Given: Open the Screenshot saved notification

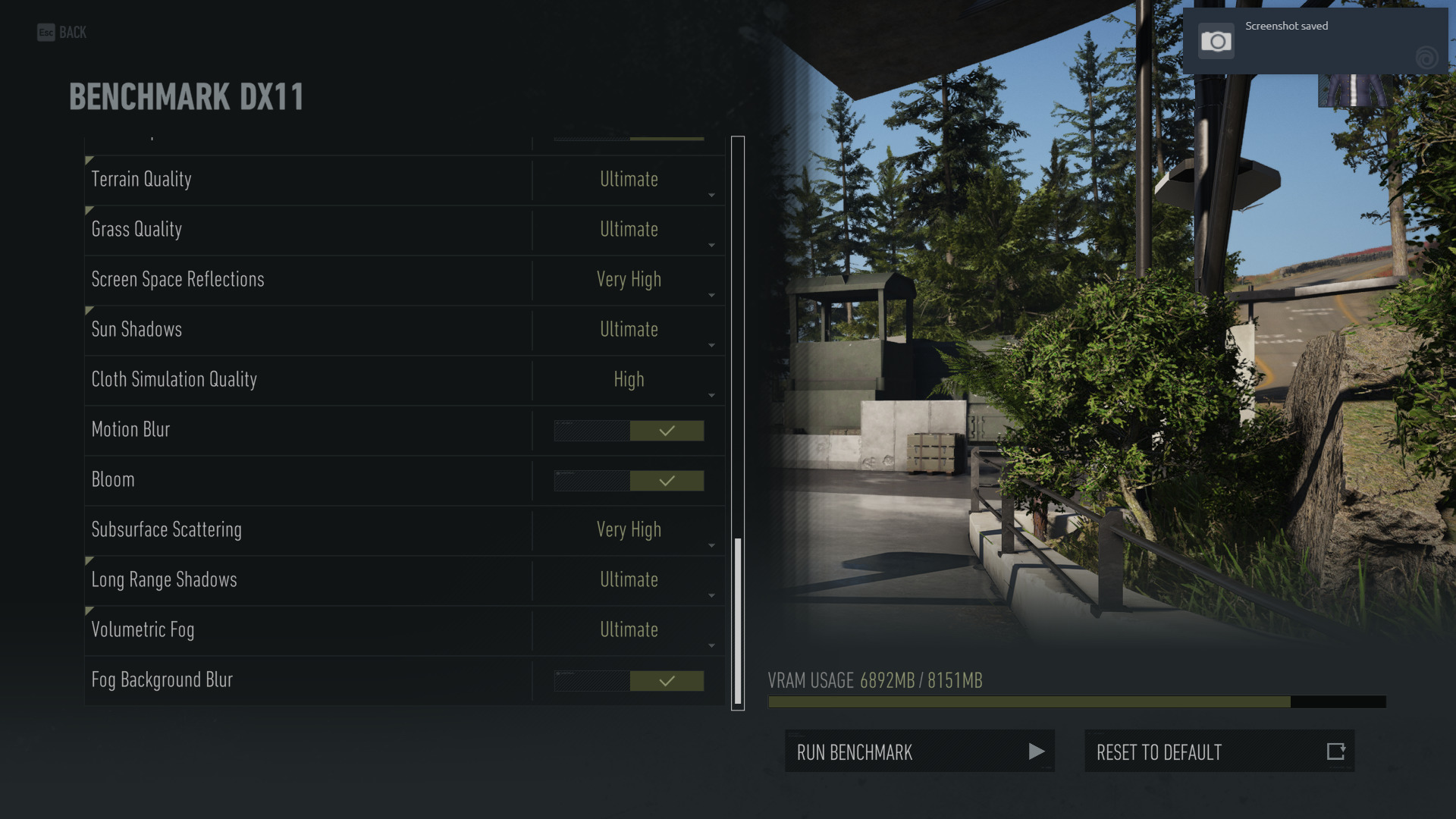Looking at the screenshot, I should pyautogui.click(x=1315, y=41).
